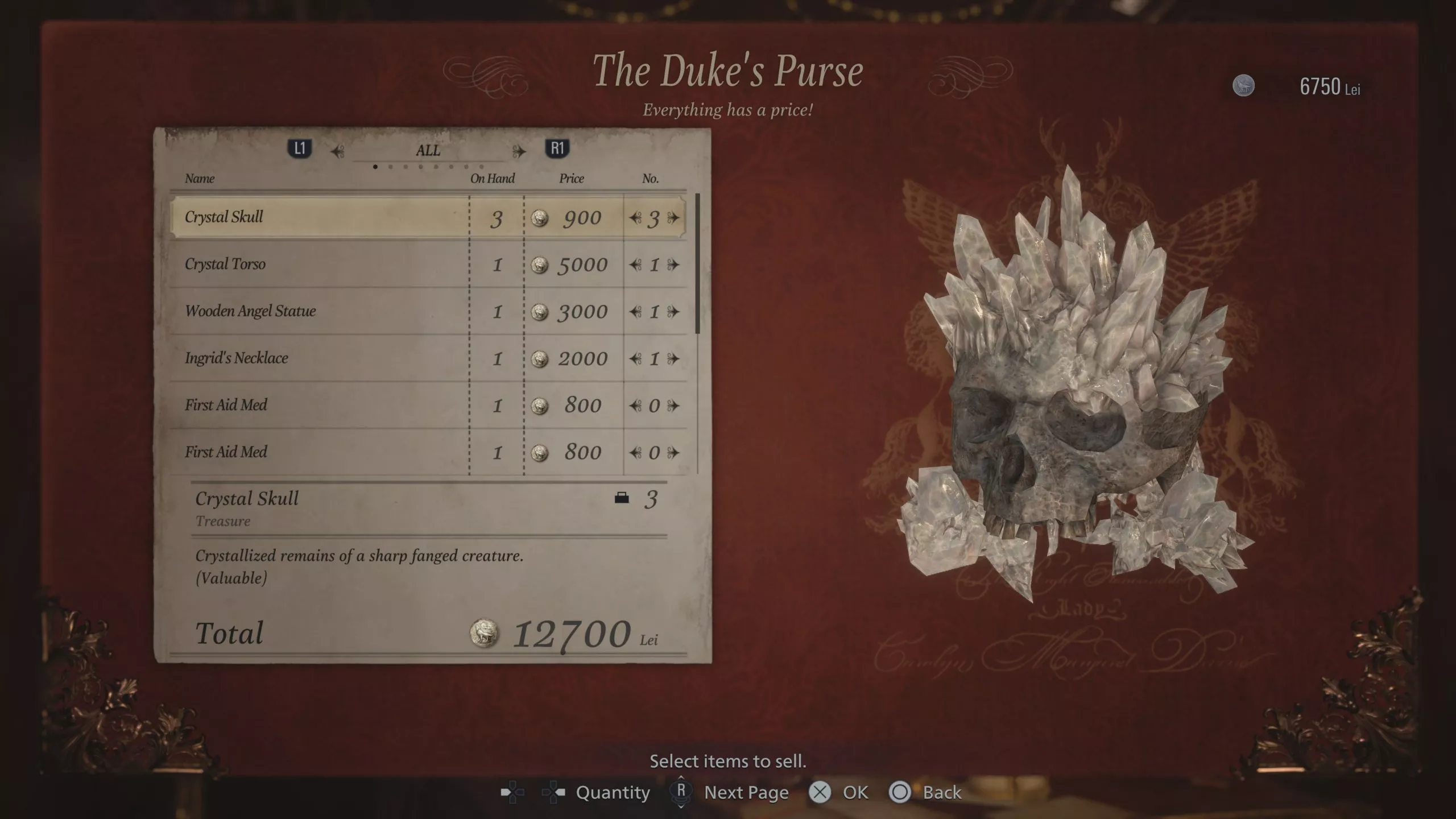Lower the Crystal Torso sell quantity
The width and height of the screenshot is (1456, 819).
coord(635,264)
